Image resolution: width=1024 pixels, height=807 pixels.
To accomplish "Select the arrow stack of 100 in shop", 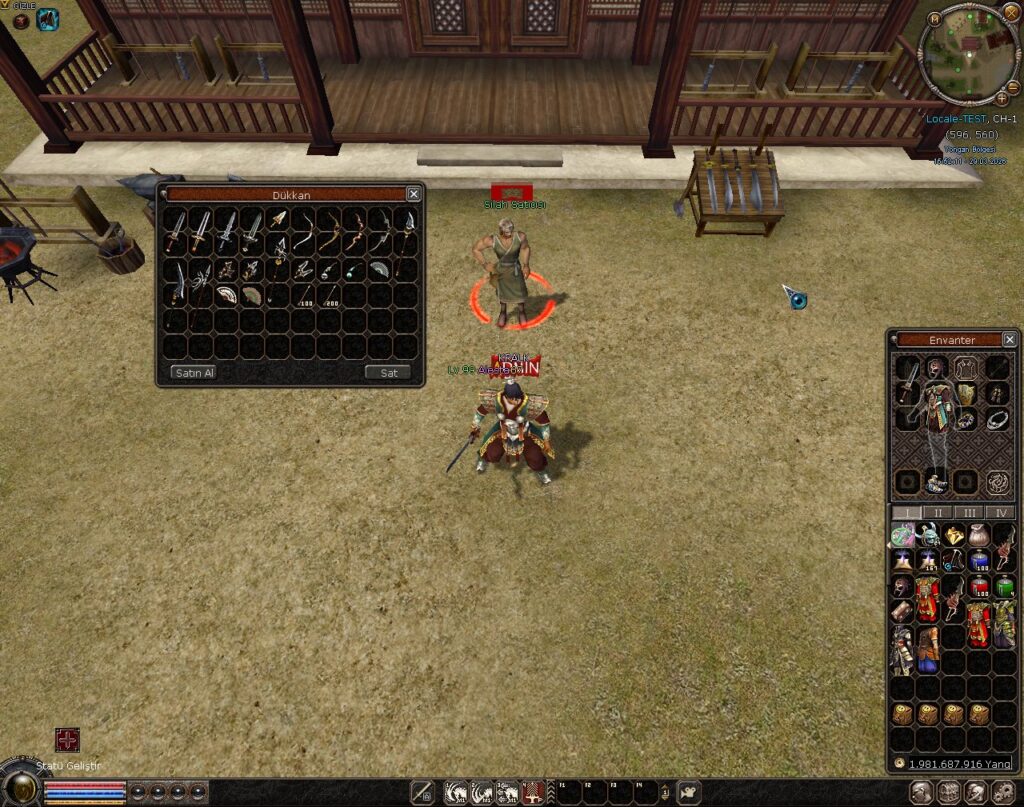I will click(303, 297).
